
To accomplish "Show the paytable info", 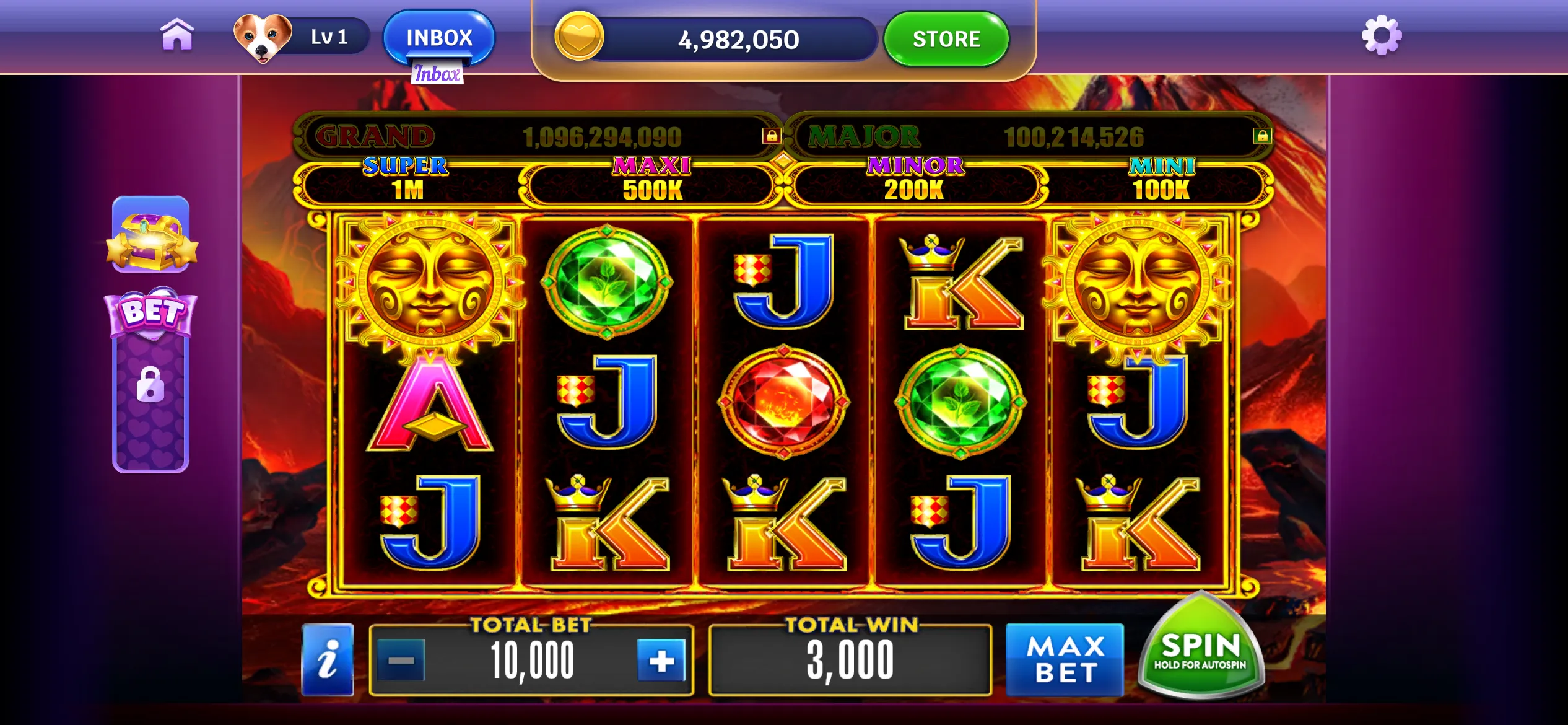I will coord(328,660).
